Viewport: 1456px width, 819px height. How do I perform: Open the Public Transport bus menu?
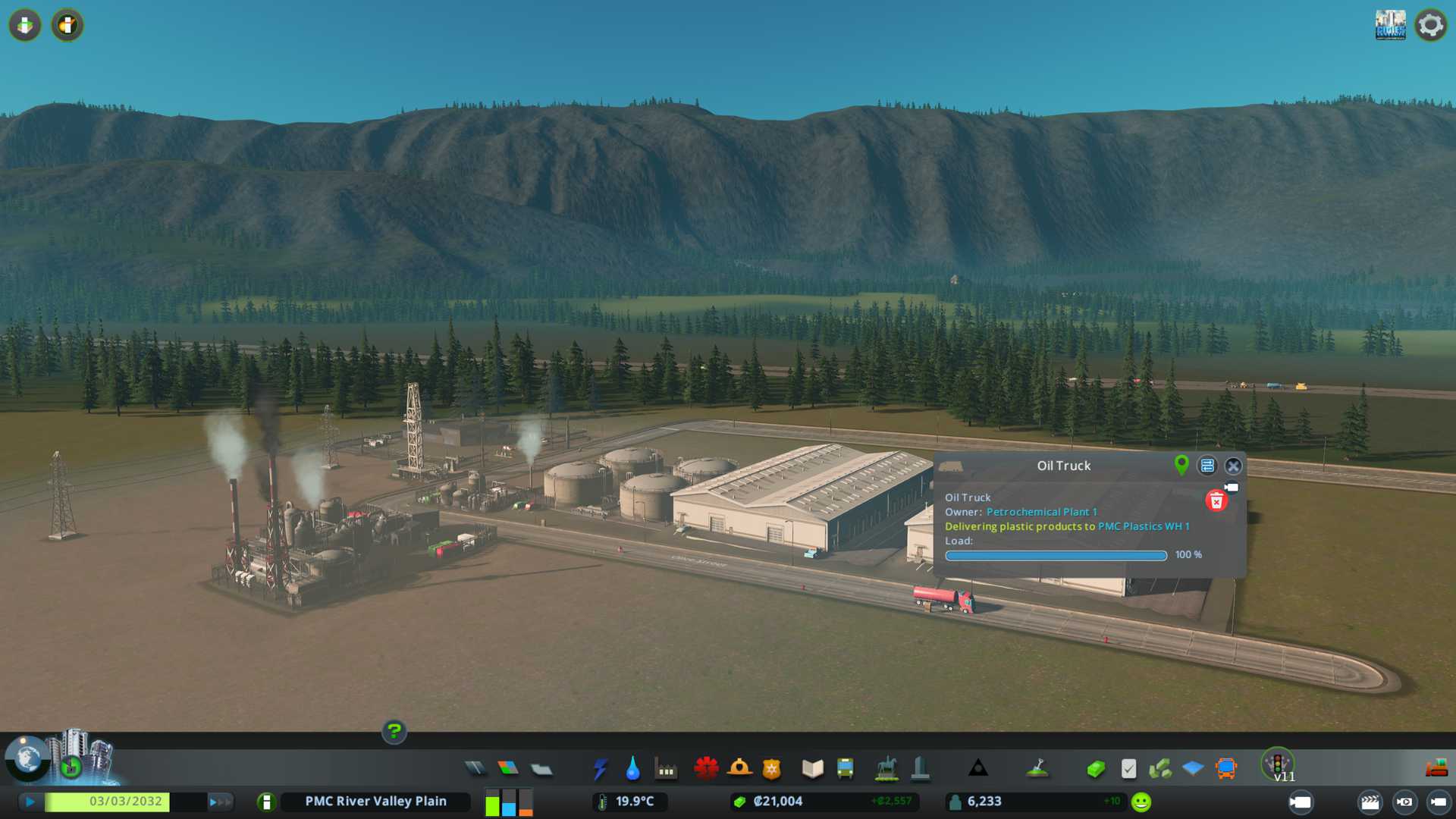(845, 769)
